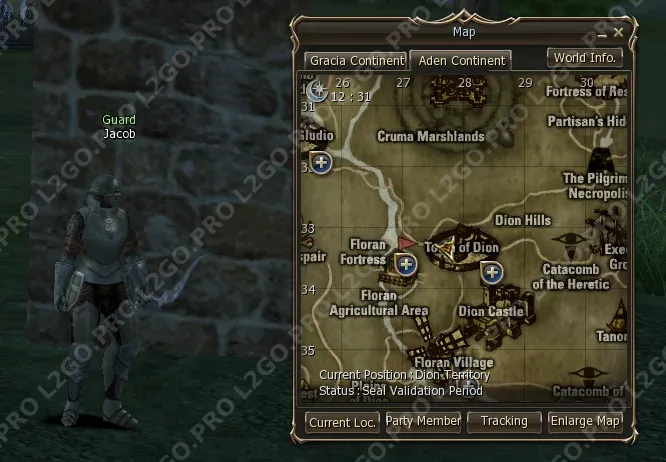Close the Map window
Viewport: 666px width, 462px height.
point(619,33)
